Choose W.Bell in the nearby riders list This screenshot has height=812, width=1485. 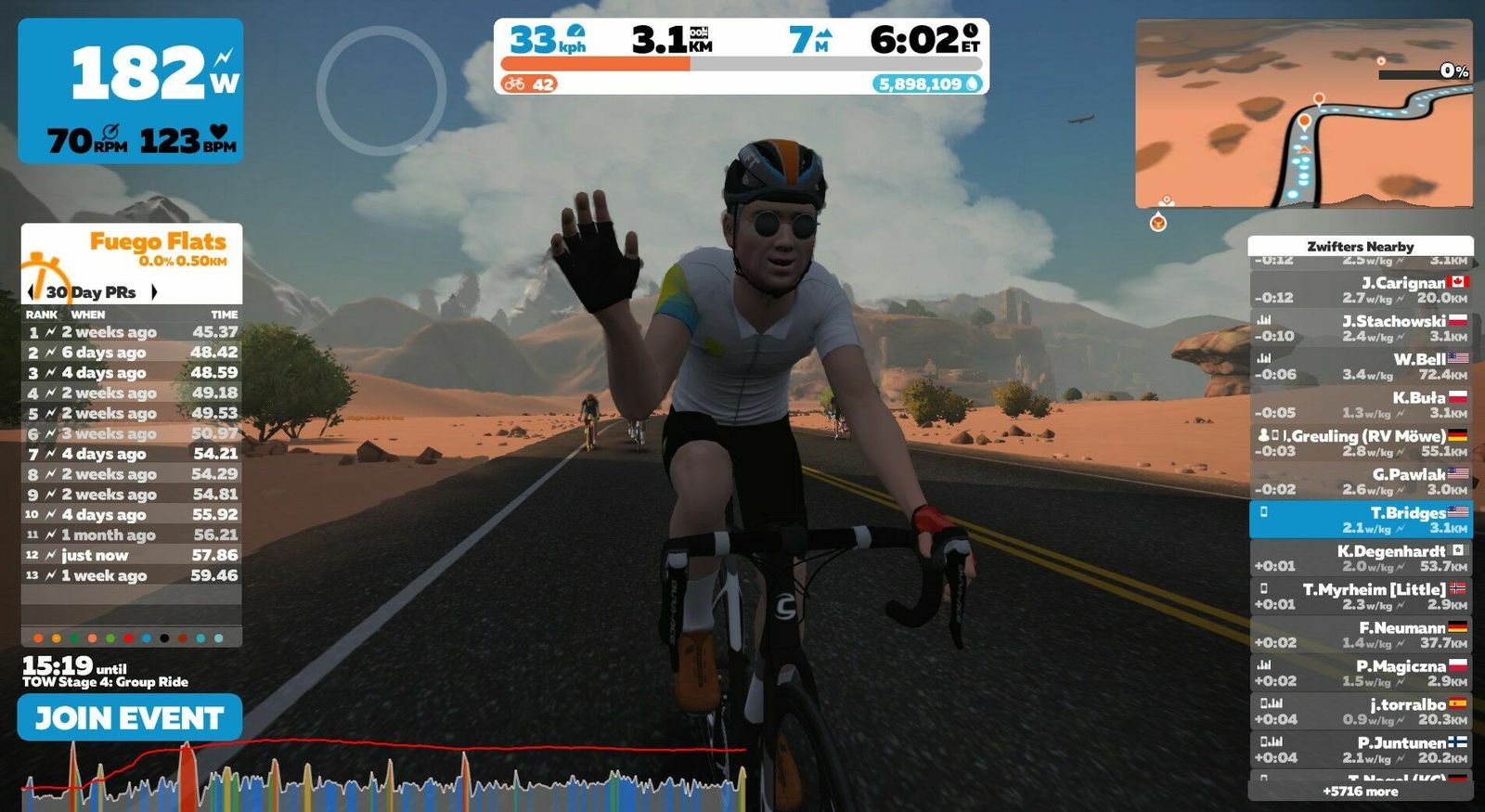pos(1361,367)
